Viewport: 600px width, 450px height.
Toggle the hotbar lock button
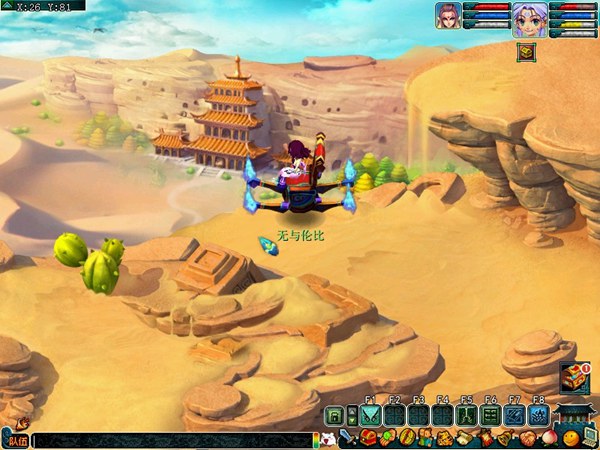pyautogui.click(x=335, y=416)
